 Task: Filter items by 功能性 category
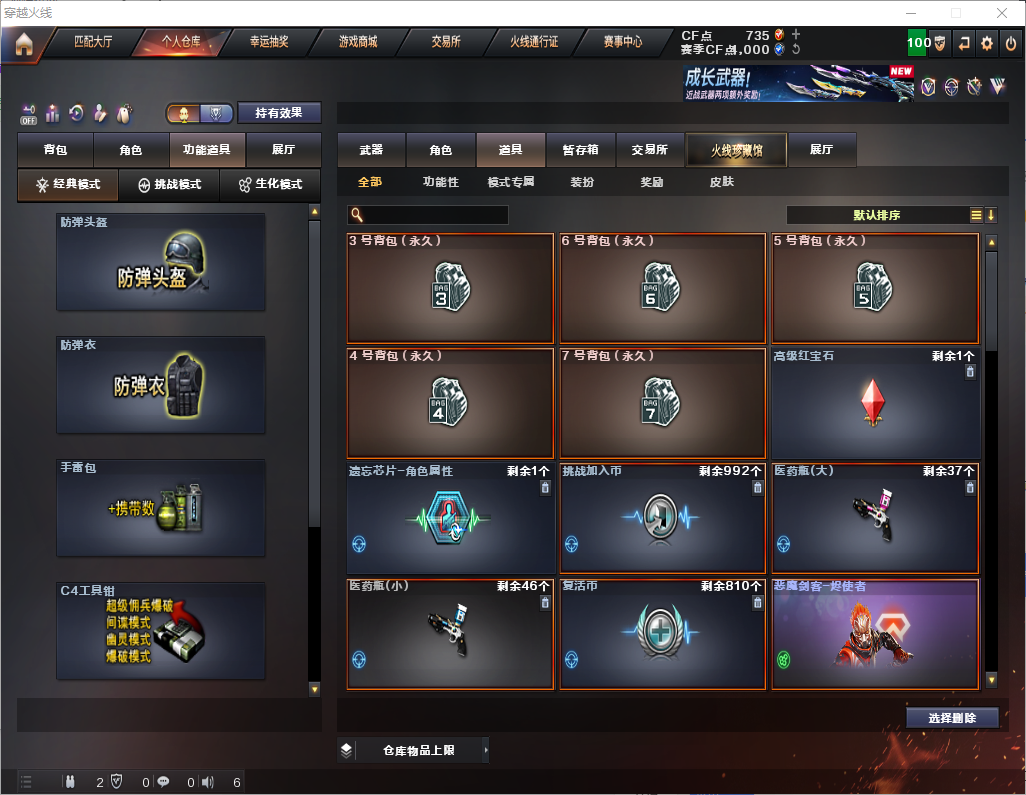[440, 182]
